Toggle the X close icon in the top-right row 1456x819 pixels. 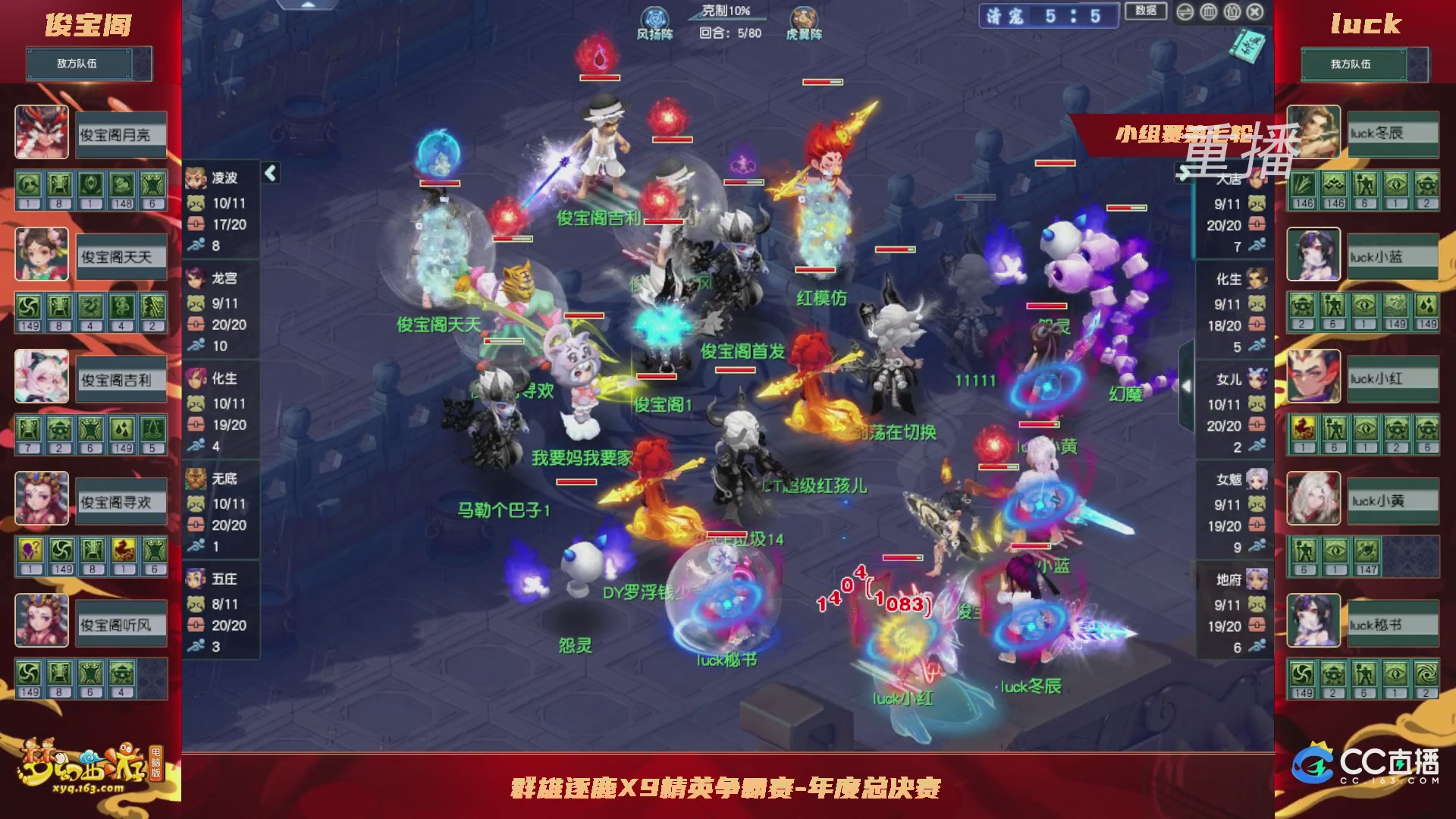pyautogui.click(x=1257, y=13)
